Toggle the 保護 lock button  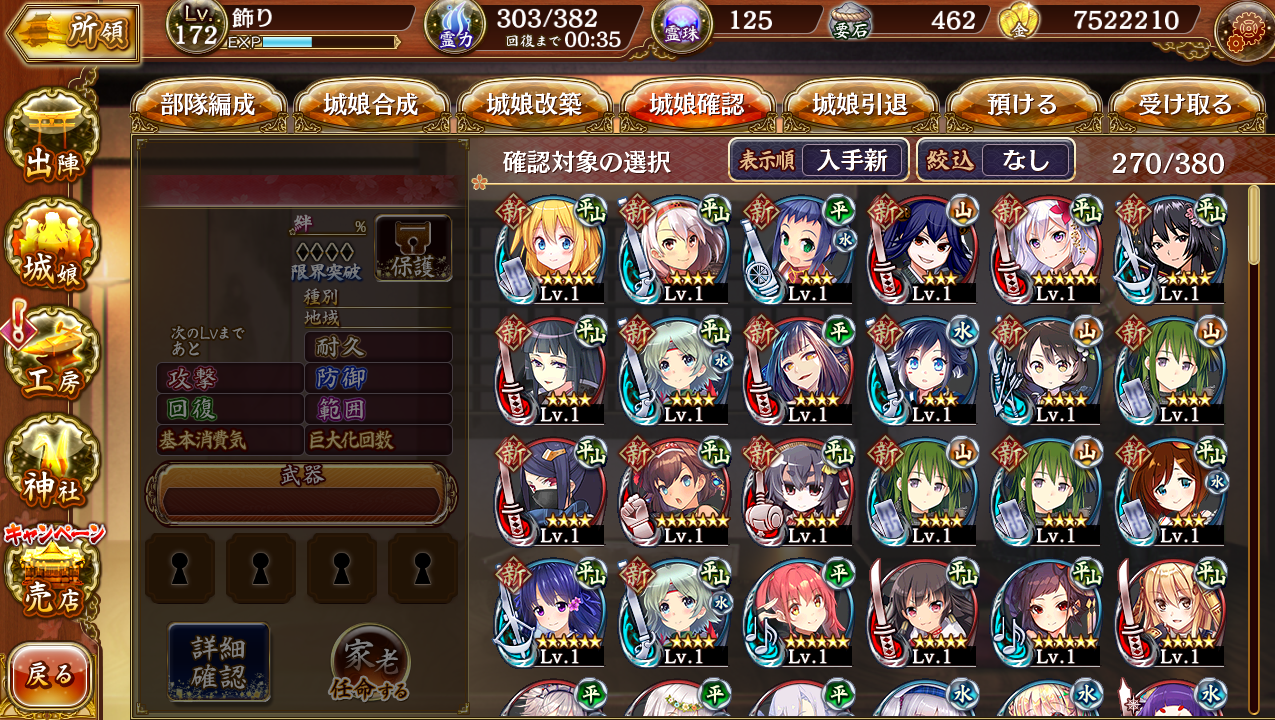[413, 248]
